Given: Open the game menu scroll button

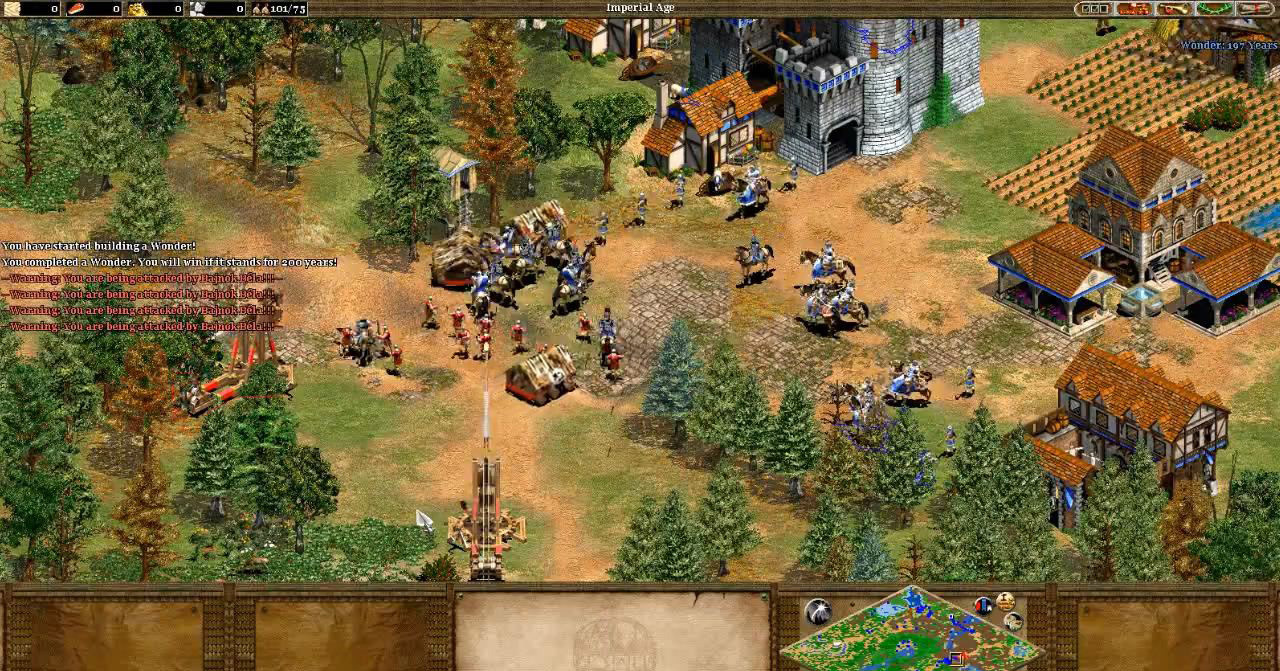Looking at the screenshot, I should [x=1254, y=9].
